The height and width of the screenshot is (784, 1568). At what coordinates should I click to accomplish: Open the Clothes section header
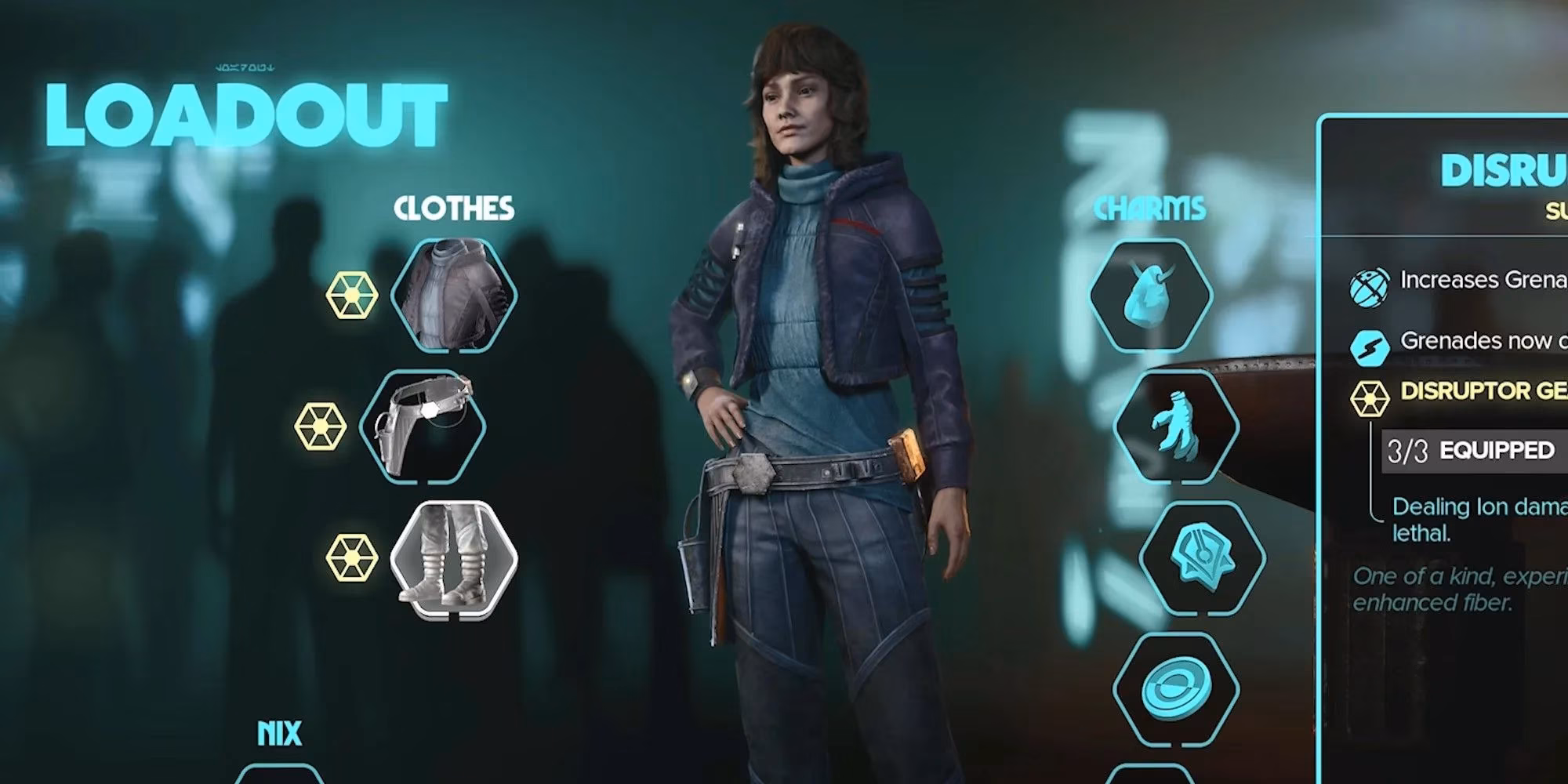point(455,209)
